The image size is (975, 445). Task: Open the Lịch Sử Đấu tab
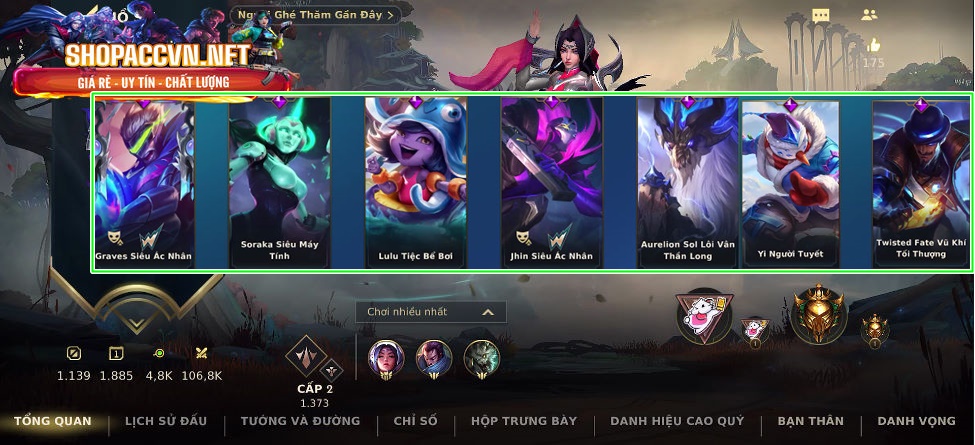click(168, 421)
